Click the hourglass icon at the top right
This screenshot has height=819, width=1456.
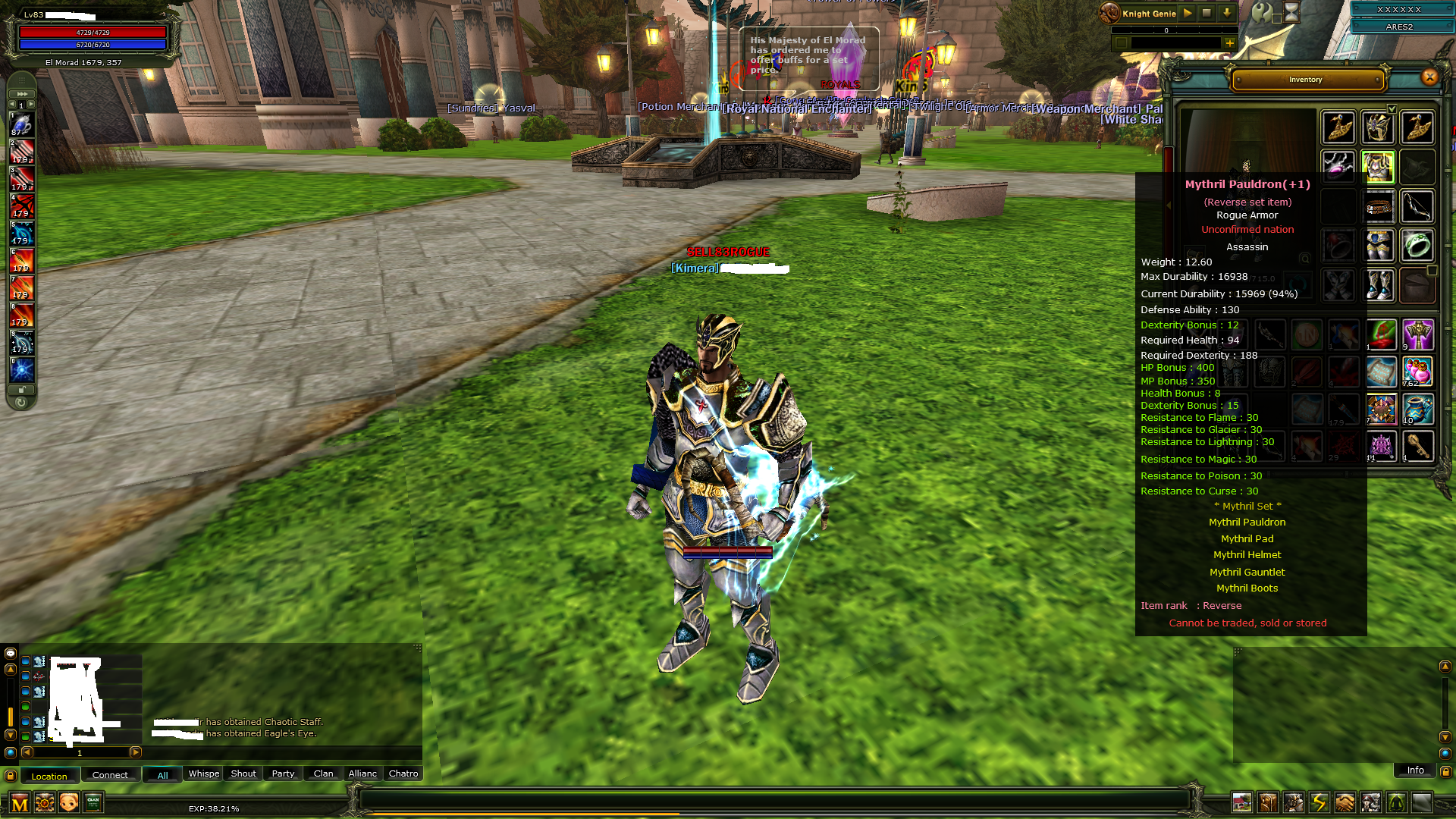pos(1291,13)
